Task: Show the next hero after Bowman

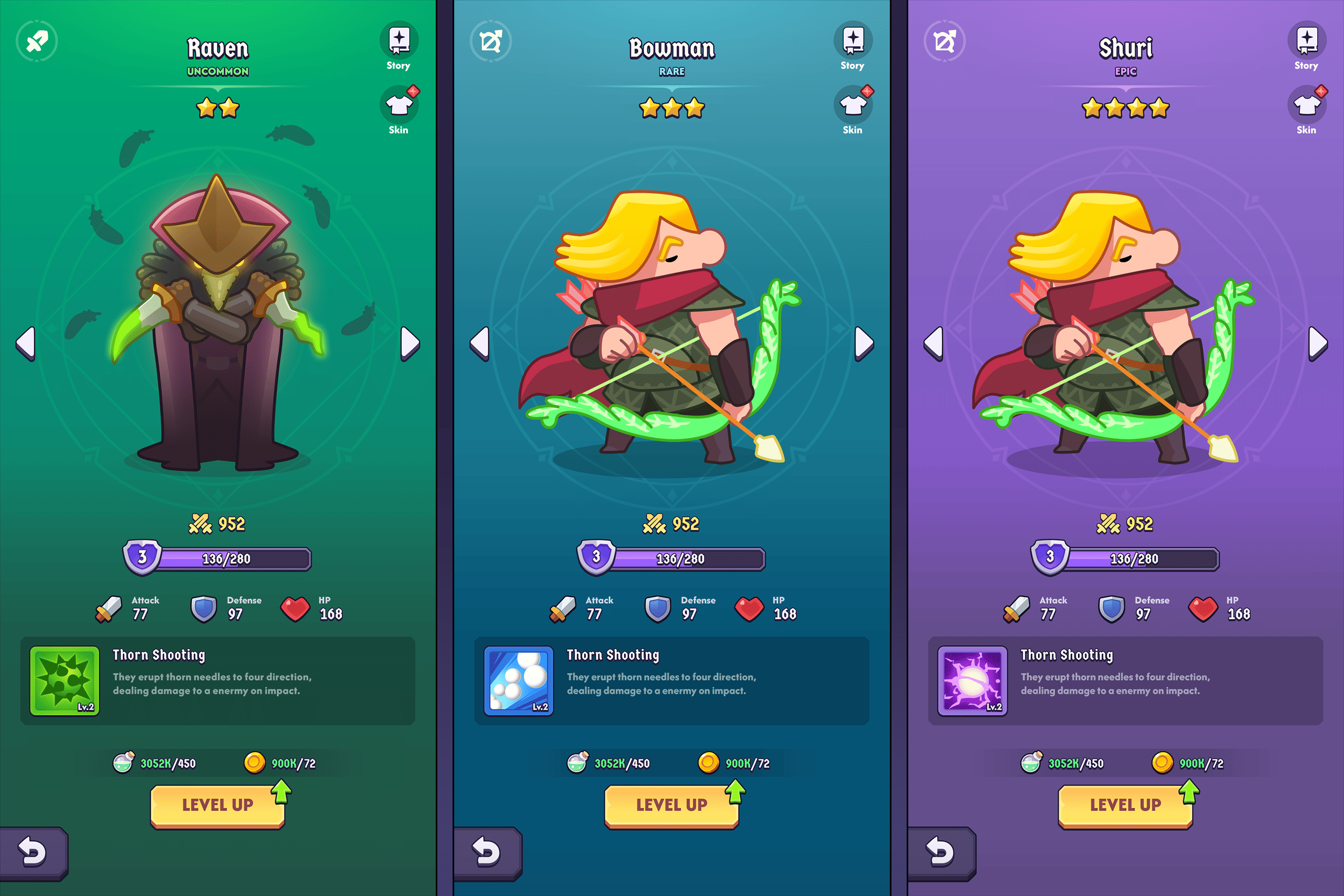Action: click(x=864, y=343)
